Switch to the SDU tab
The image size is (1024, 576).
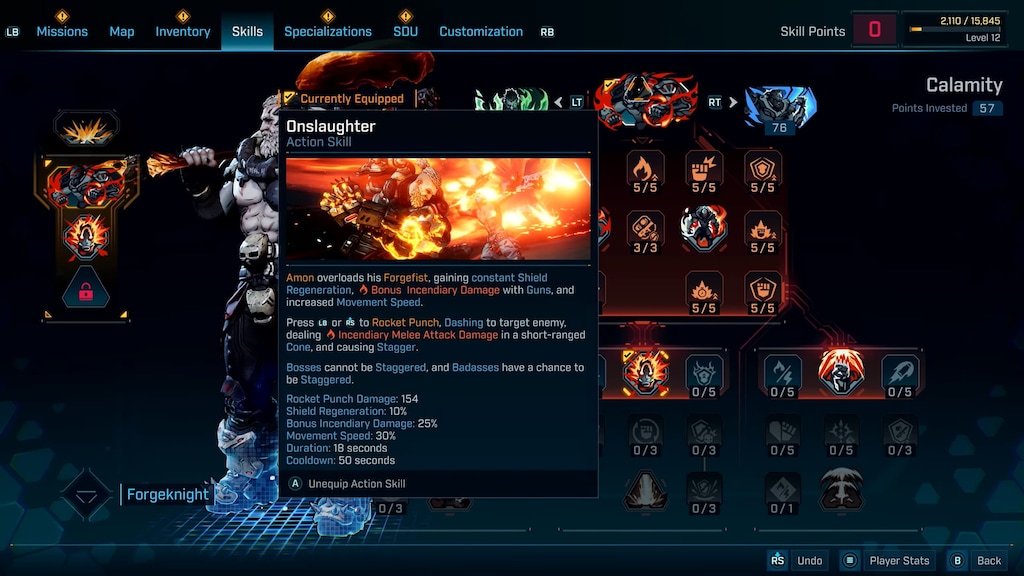click(x=405, y=31)
